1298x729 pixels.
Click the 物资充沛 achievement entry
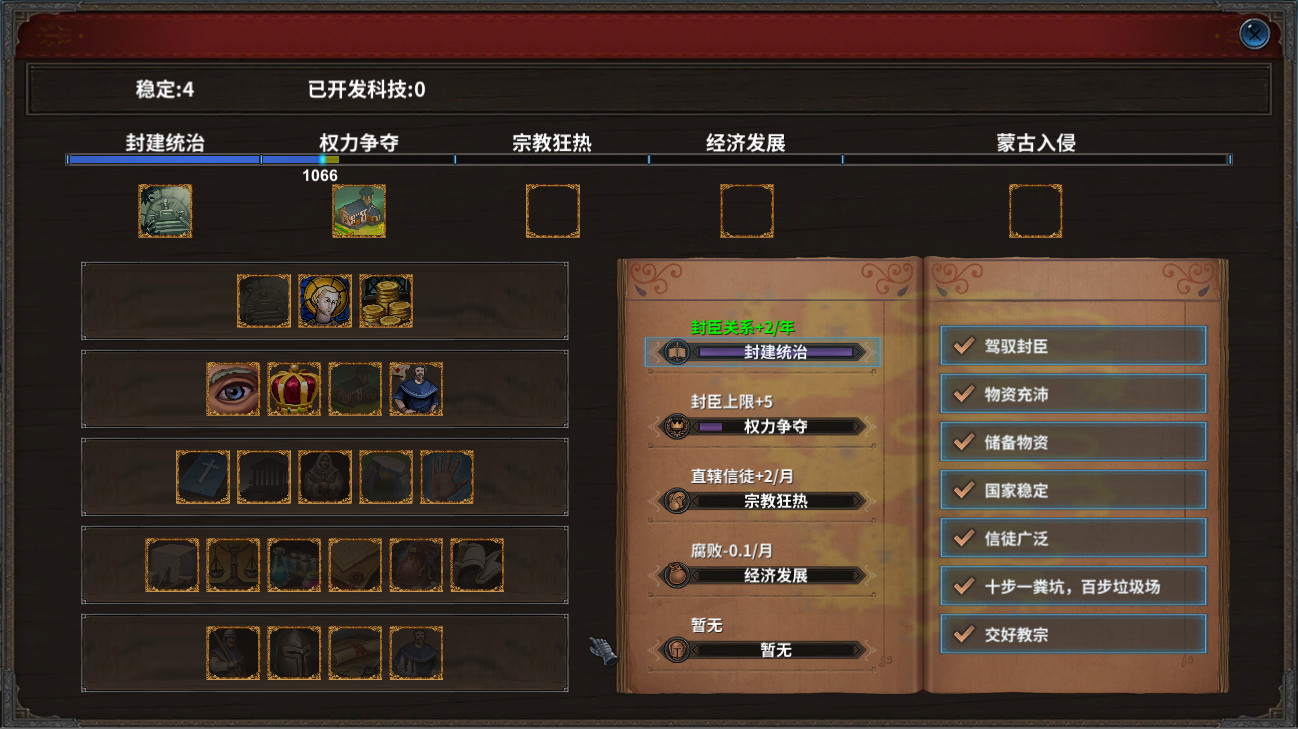[1073, 394]
